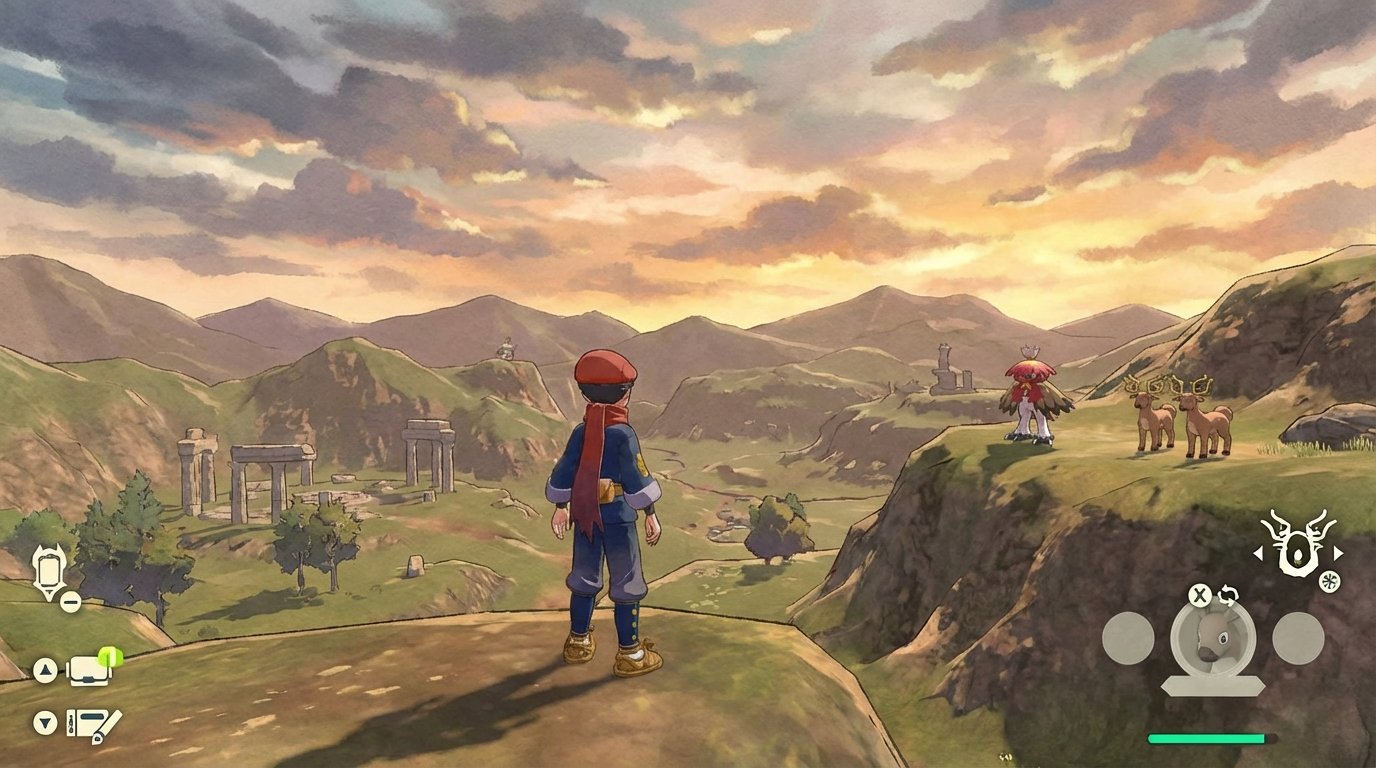Click the green HP gauge bar
The height and width of the screenshot is (768, 1376).
pos(1207,739)
